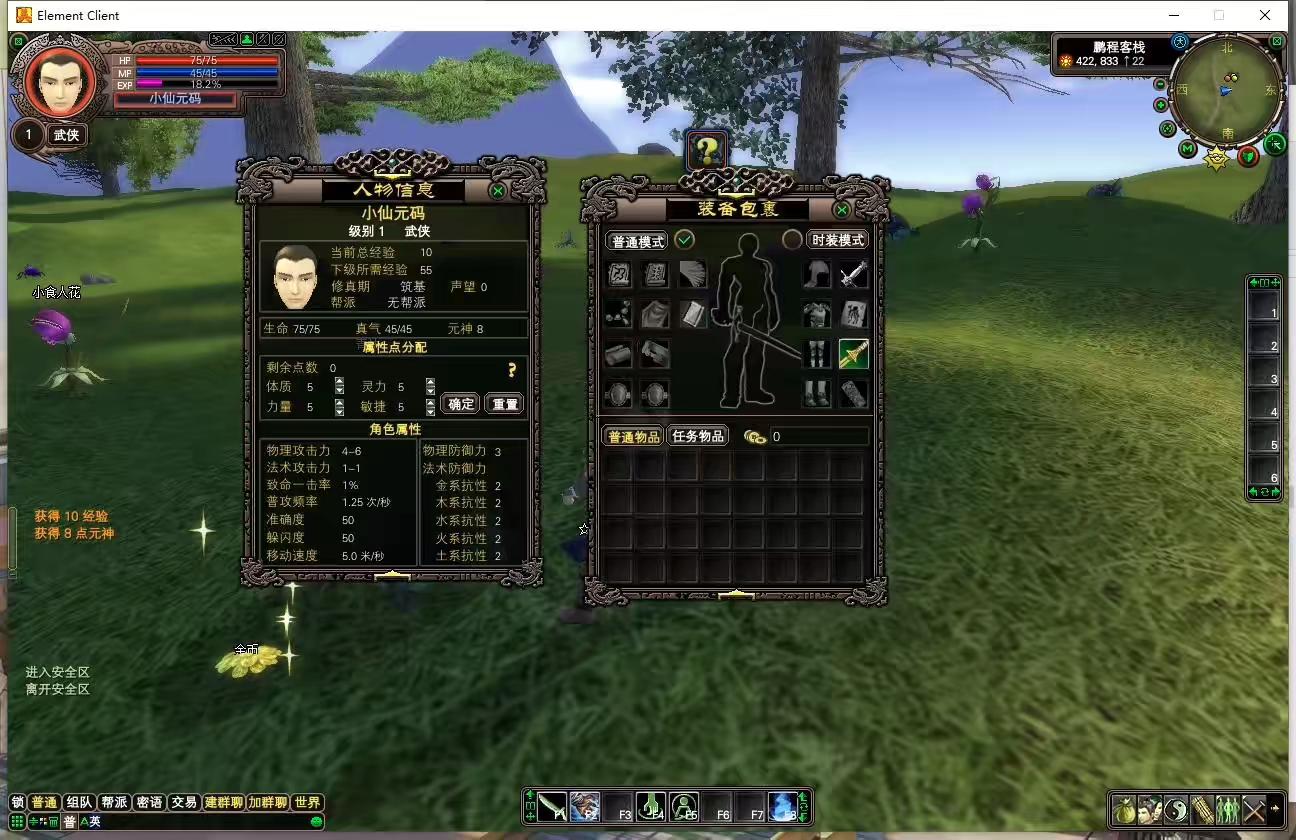1296x840 pixels.
Task: Enable 时装模式 fashion mode toggle
Action: (838, 239)
